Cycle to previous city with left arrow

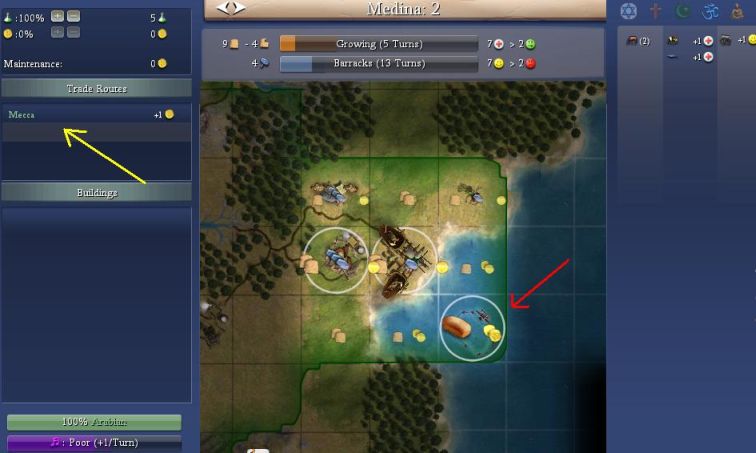224,8
